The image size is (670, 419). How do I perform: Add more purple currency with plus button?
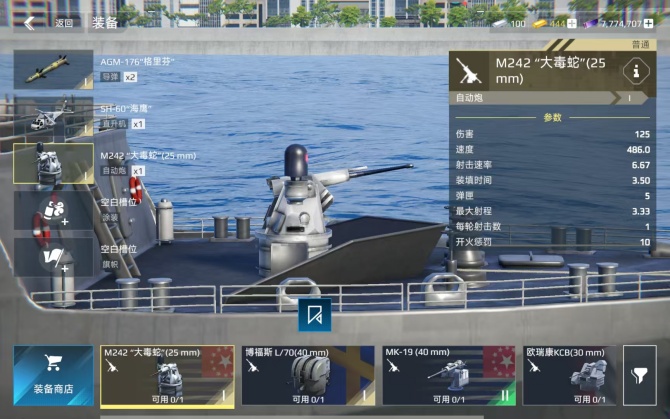click(x=650, y=23)
